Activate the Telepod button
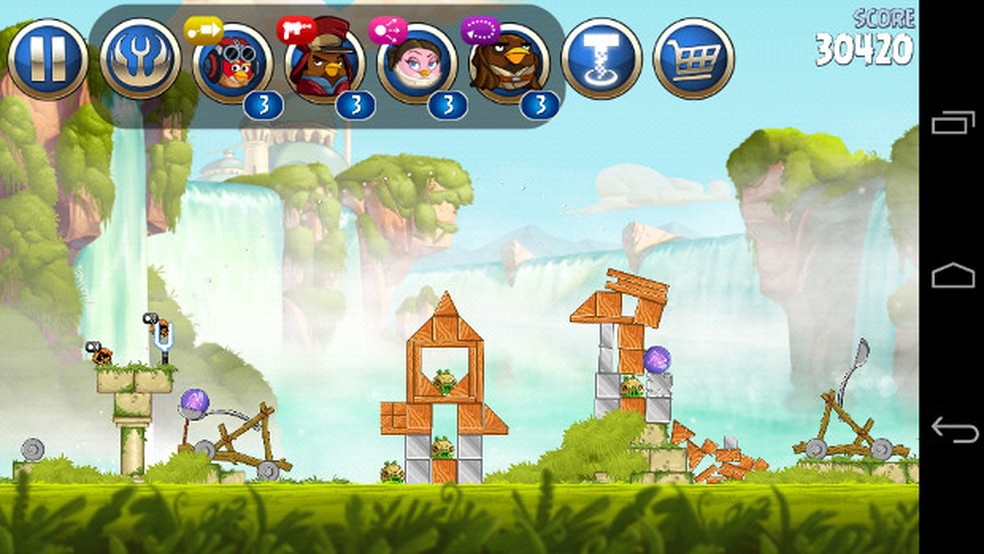 601,58
